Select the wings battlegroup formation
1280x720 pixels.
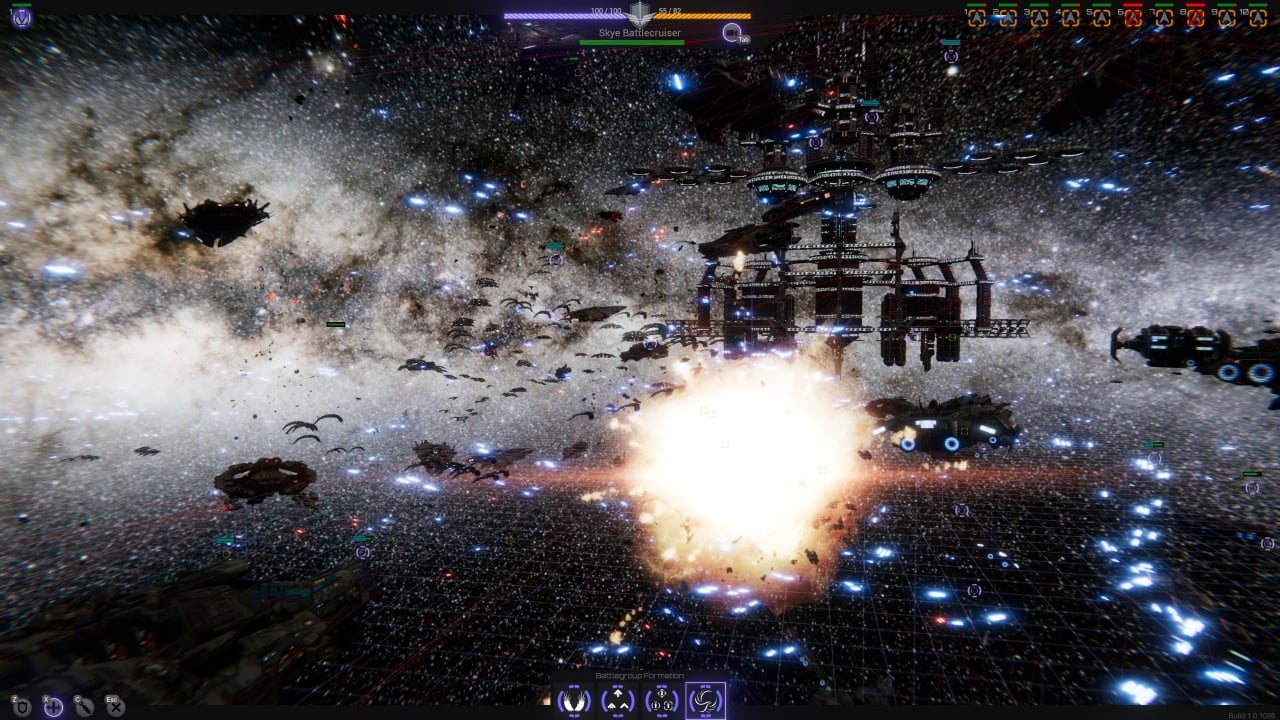tap(574, 700)
